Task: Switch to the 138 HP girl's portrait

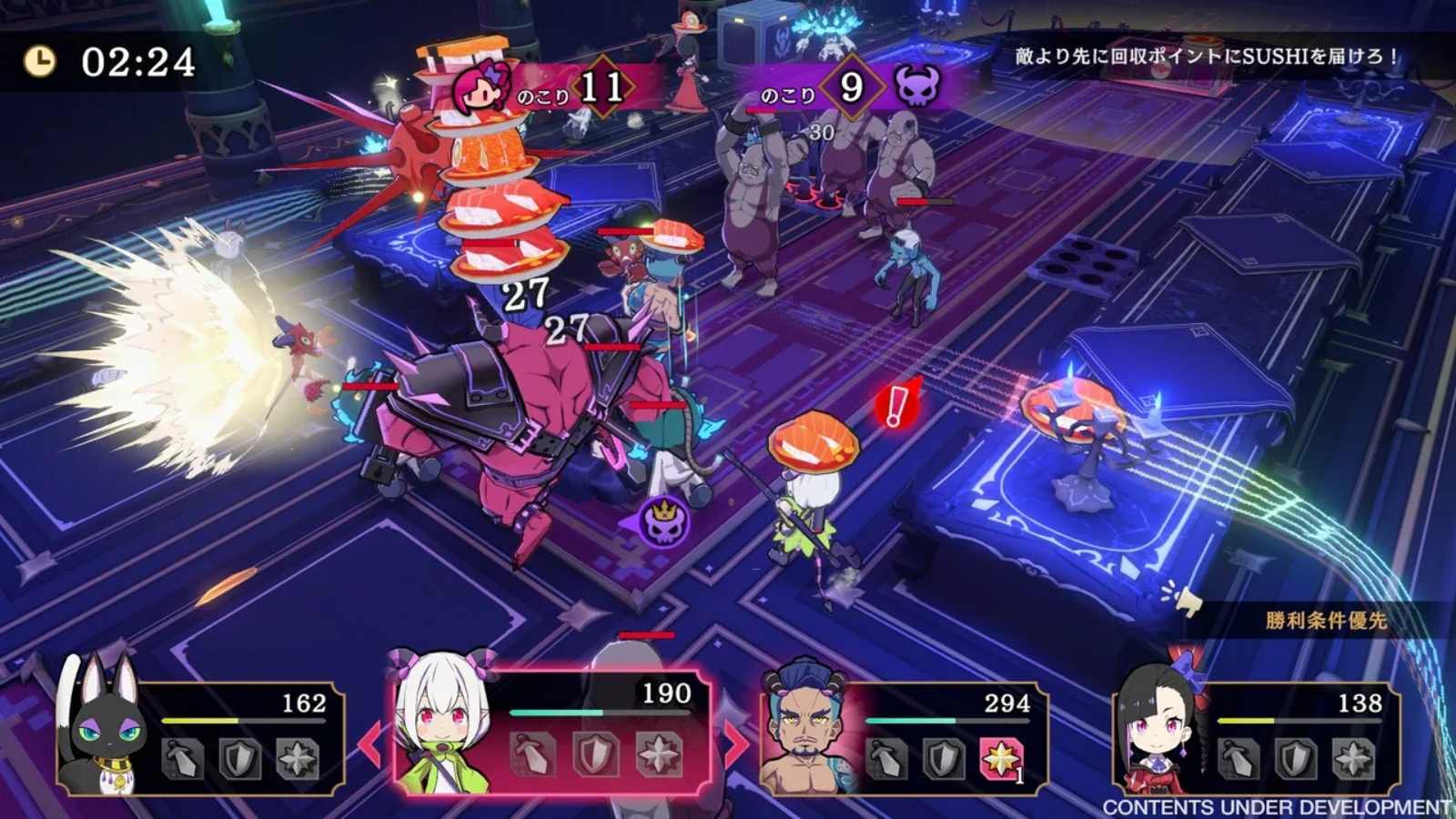Action: [x=1158, y=728]
